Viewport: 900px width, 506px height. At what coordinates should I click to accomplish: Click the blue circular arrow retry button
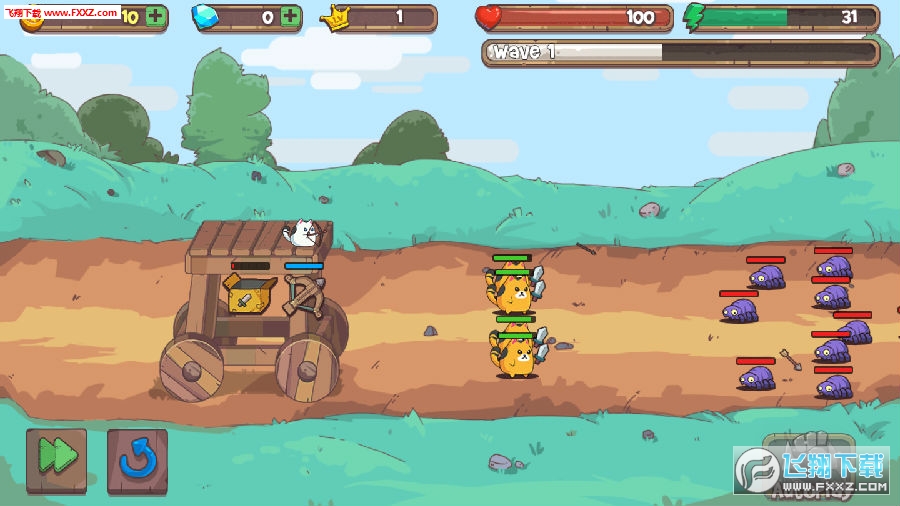coord(137,460)
